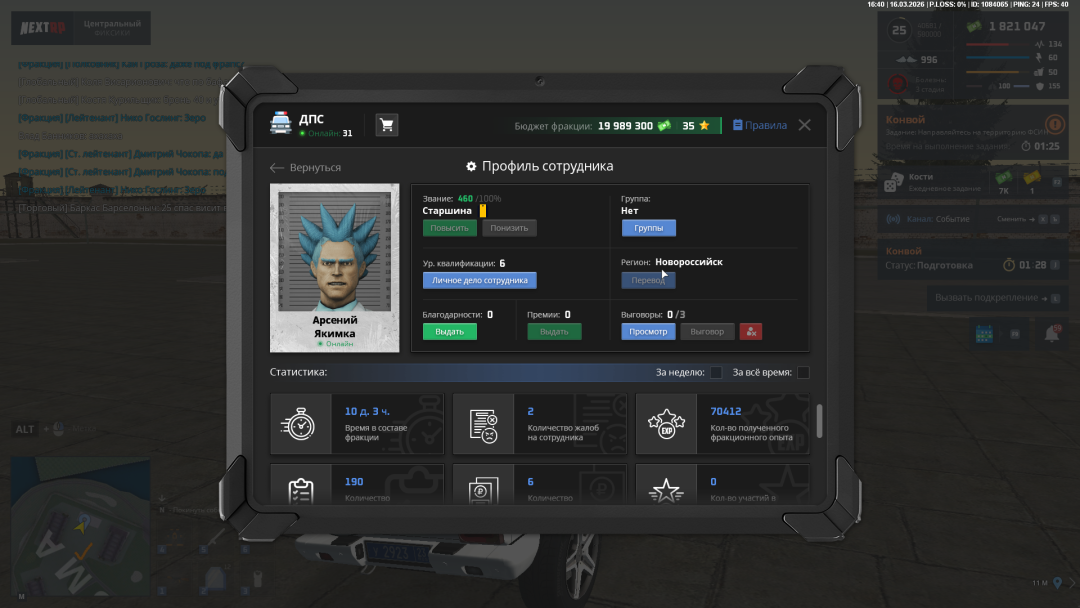Demote employee with Понизить button
The height and width of the screenshot is (608, 1080).
click(509, 228)
